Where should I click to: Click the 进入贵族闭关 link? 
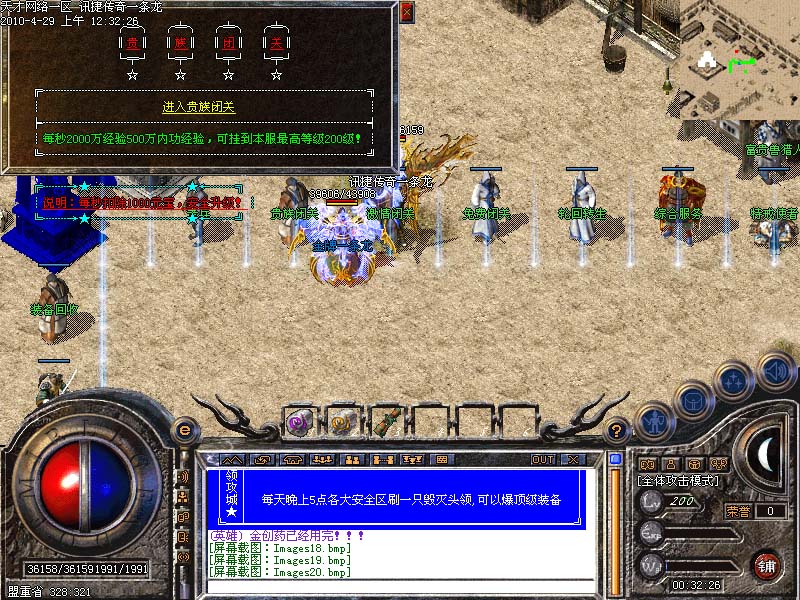pos(199,107)
